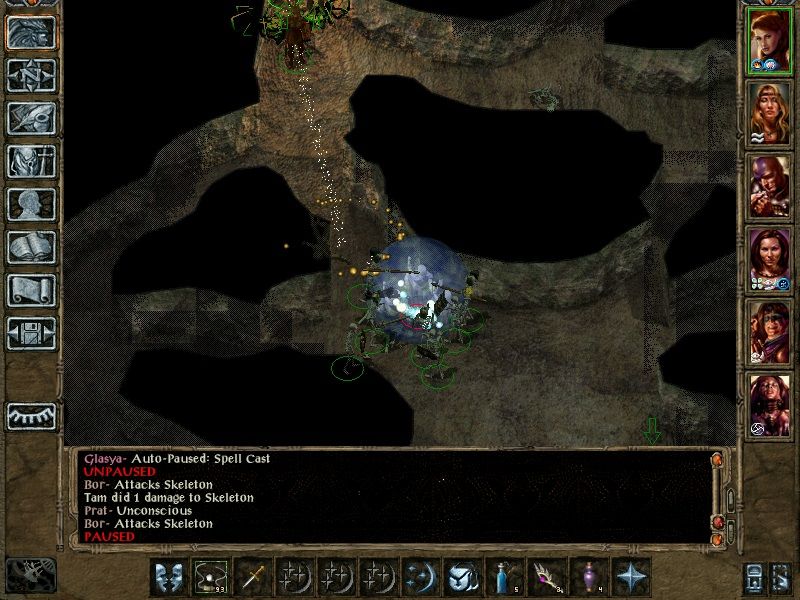Return to game via the top sidebar button
Image resolution: width=800 pixels, height=600 pixels.
(30, 31)
